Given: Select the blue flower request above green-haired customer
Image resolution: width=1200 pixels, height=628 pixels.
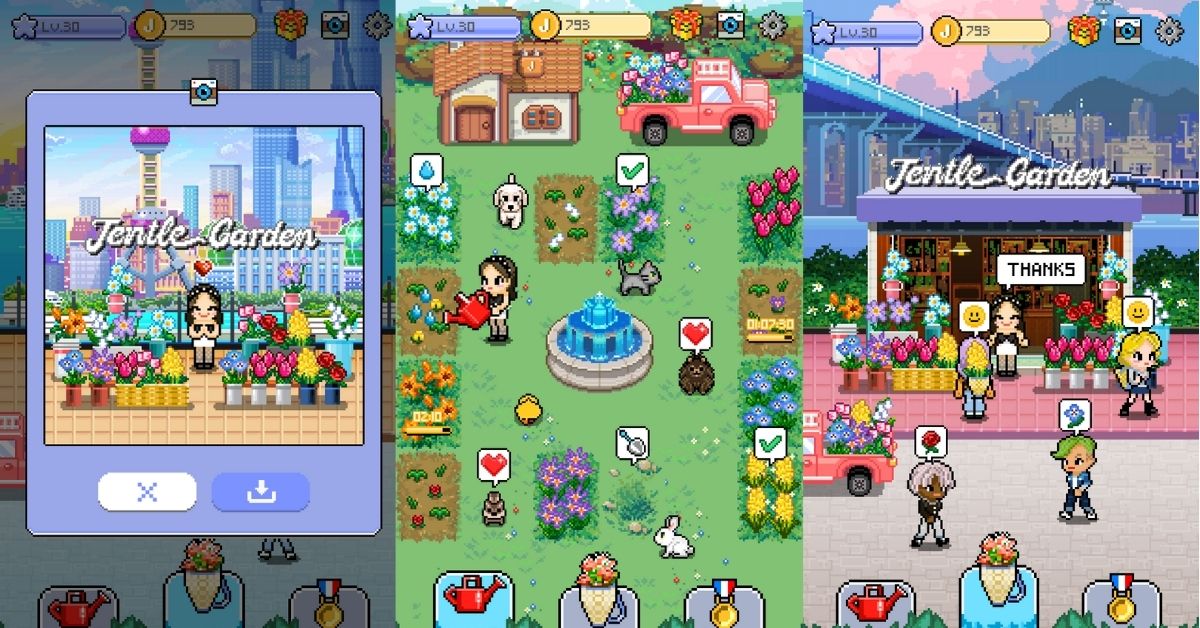Looking at the screenshot, I should click(x=1074, y=415).
